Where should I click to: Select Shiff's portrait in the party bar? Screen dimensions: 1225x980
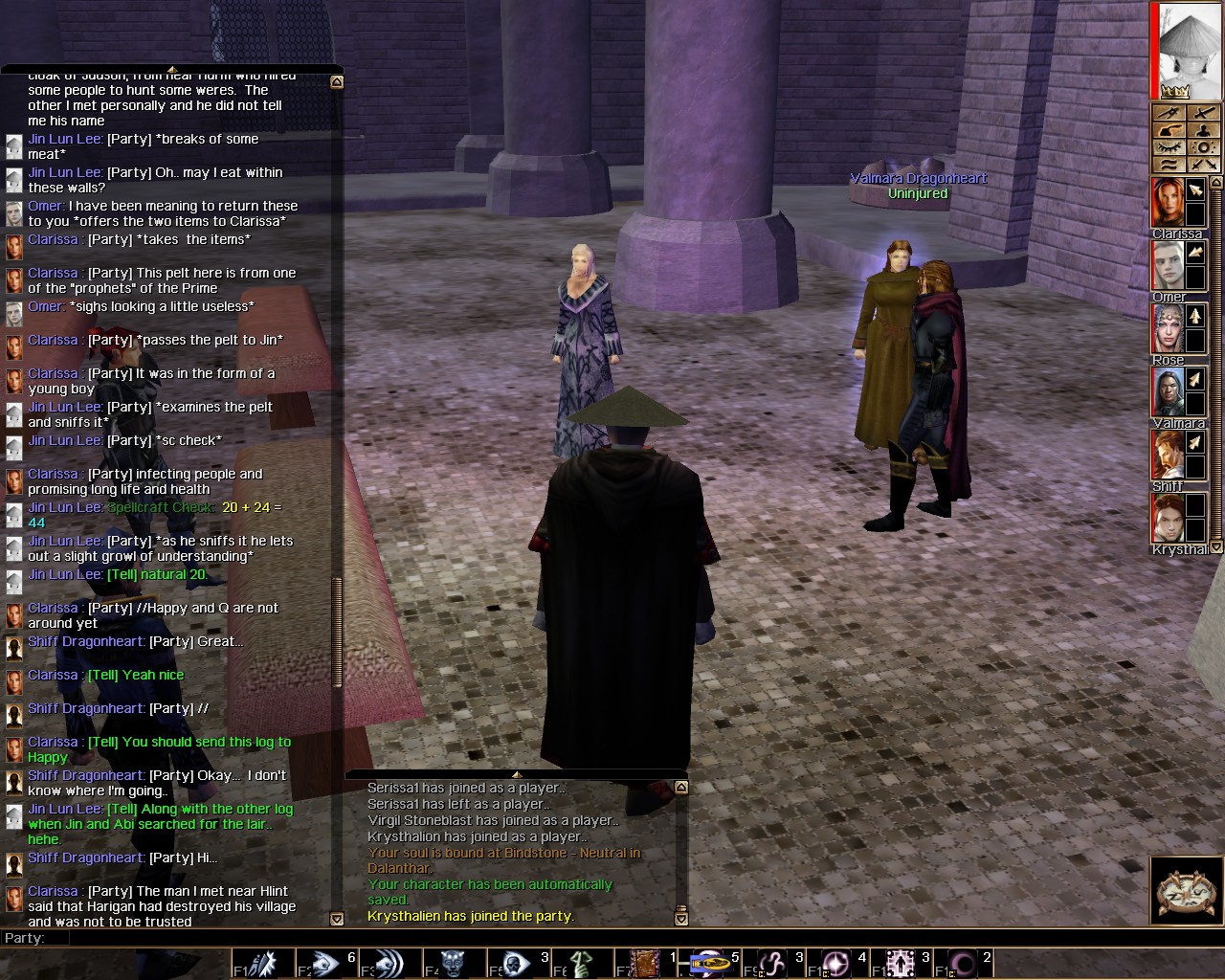[1167, 455]
